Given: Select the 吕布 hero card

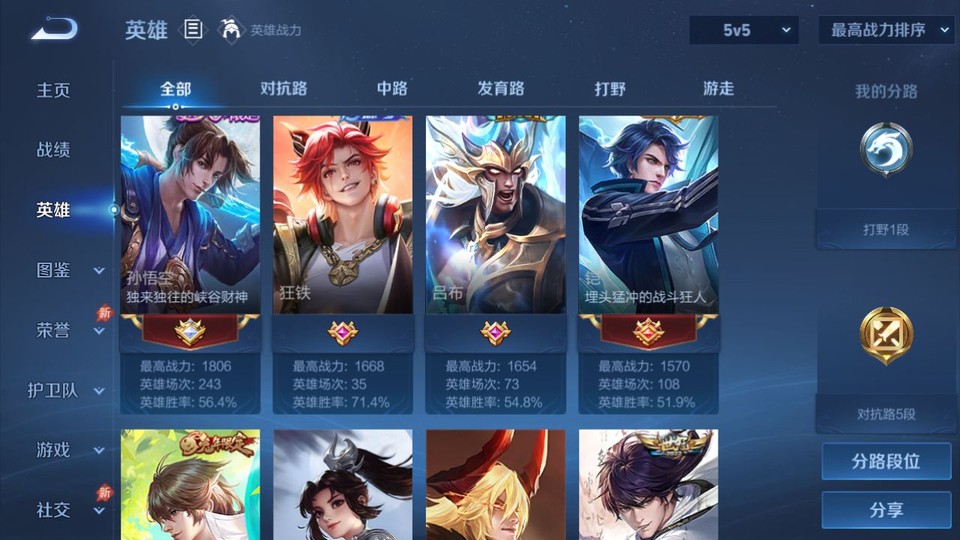Looking at the screenshot, I should (496, 215).
